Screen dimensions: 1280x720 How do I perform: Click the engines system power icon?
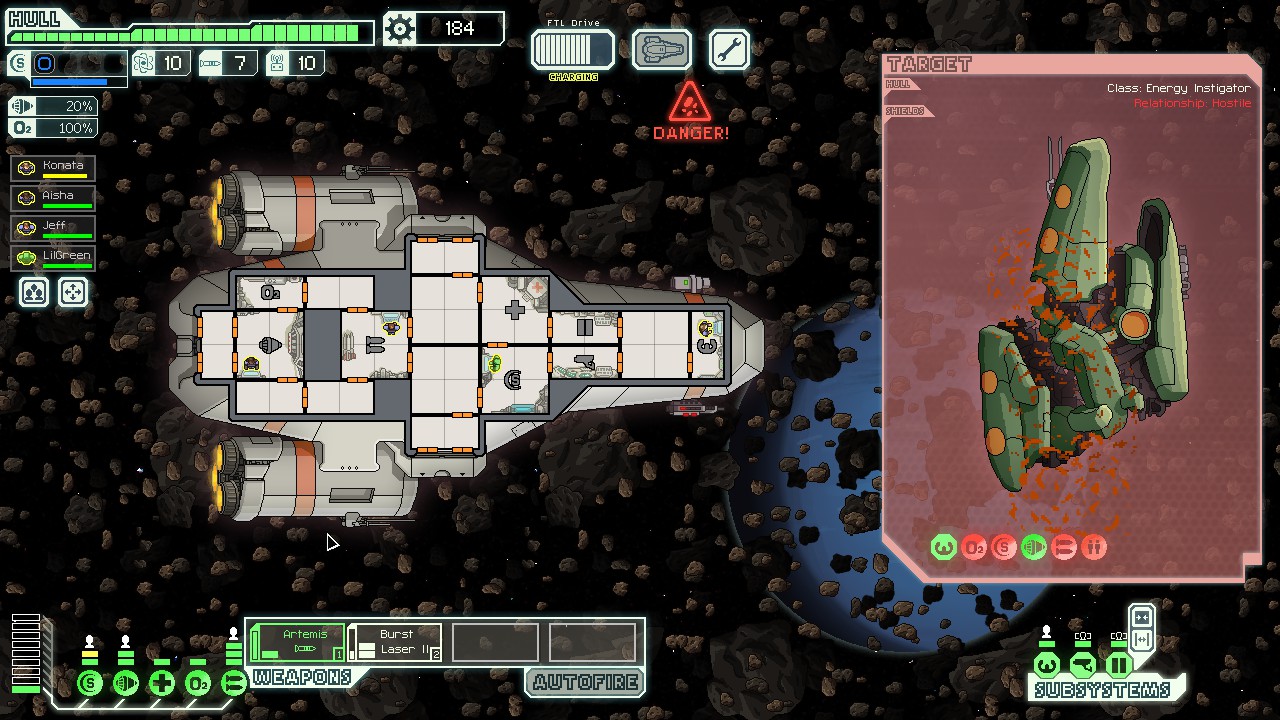coord(126,684)
